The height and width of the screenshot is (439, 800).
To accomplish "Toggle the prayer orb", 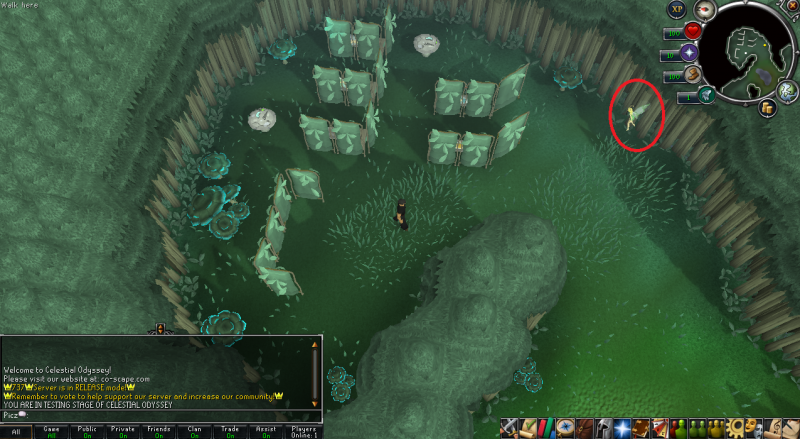I will point(690,54).
